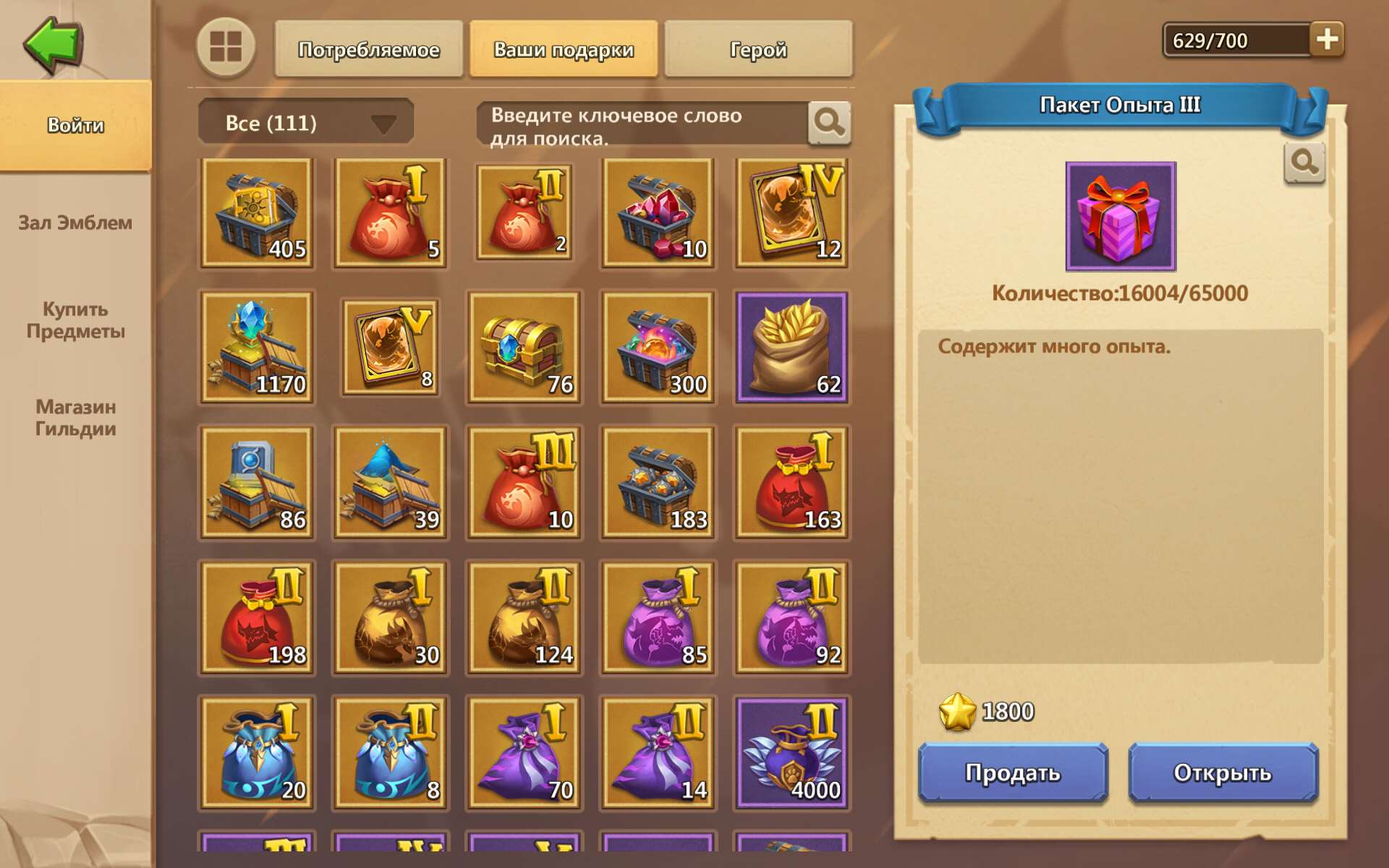
Task: Open the Все (111) filter dropdown
Action: coord(305,122)
